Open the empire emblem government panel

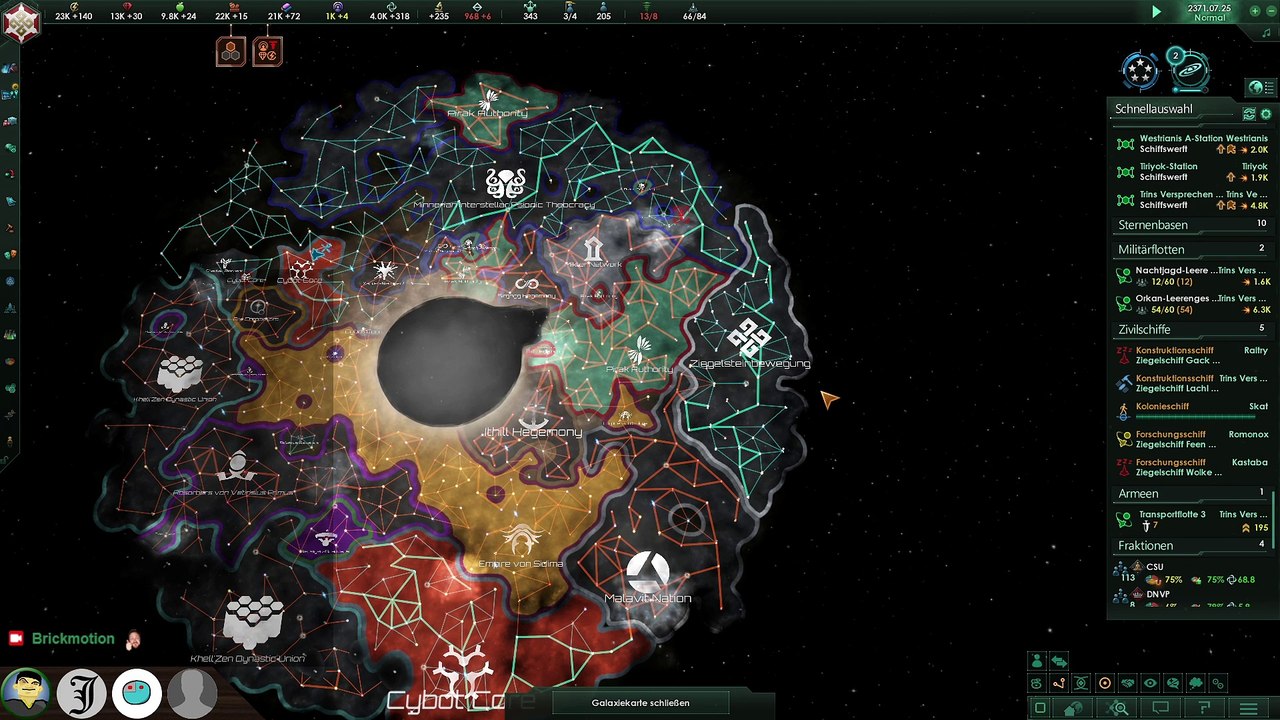click(20, 23)
